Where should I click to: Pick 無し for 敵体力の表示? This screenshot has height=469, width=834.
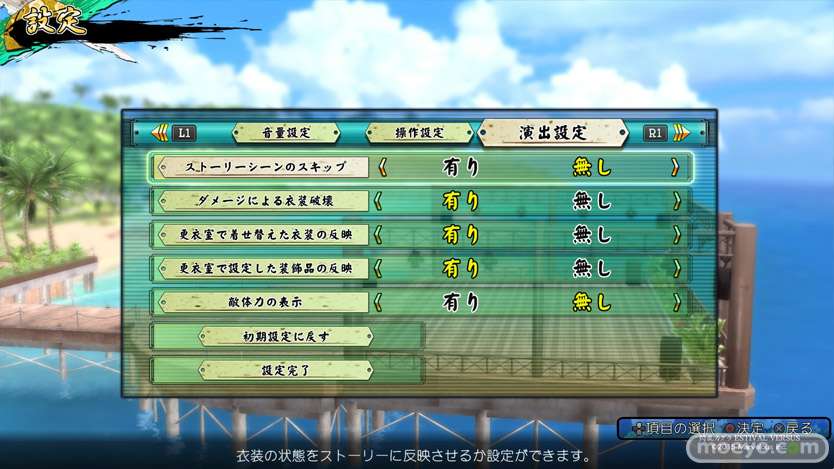591,301
